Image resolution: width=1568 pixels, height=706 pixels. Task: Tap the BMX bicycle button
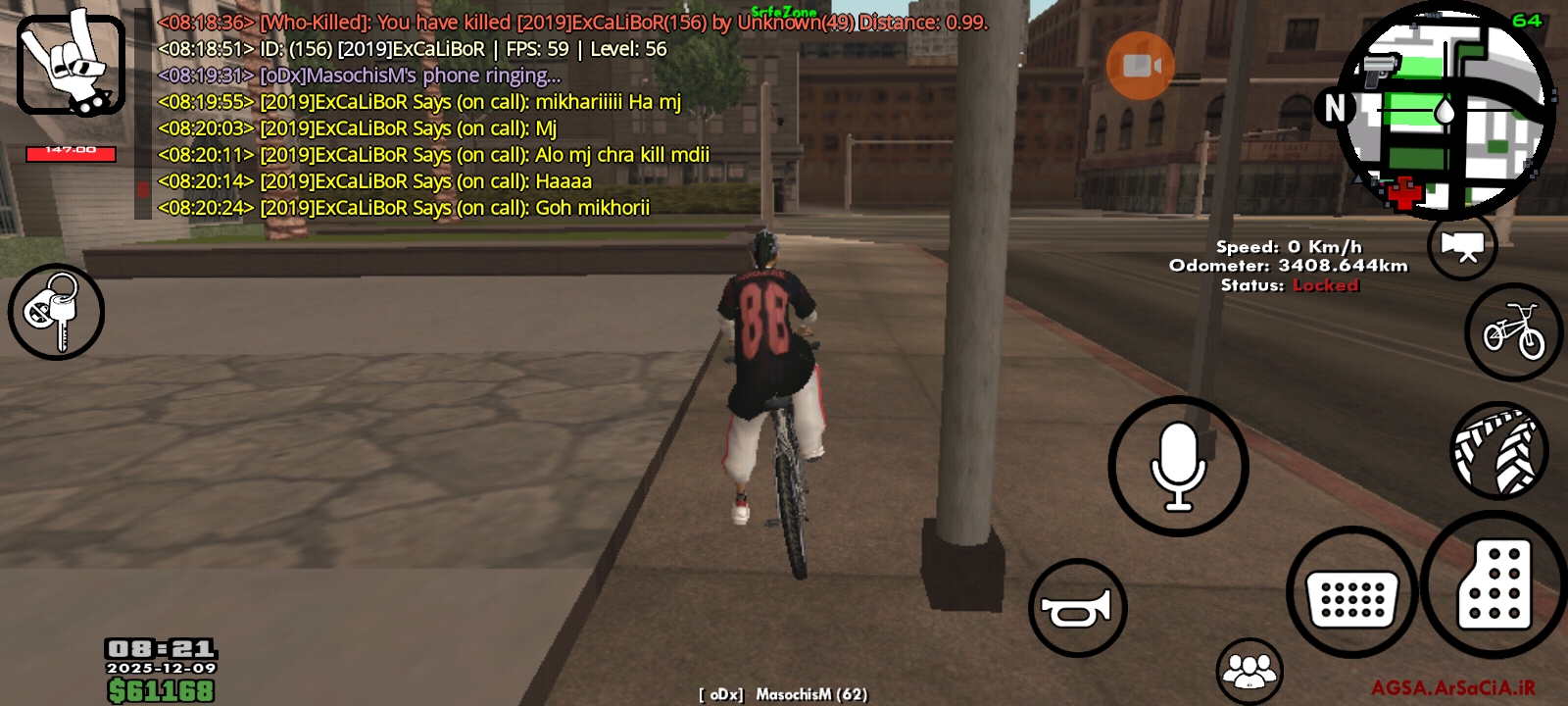[x=1513, y=332]
